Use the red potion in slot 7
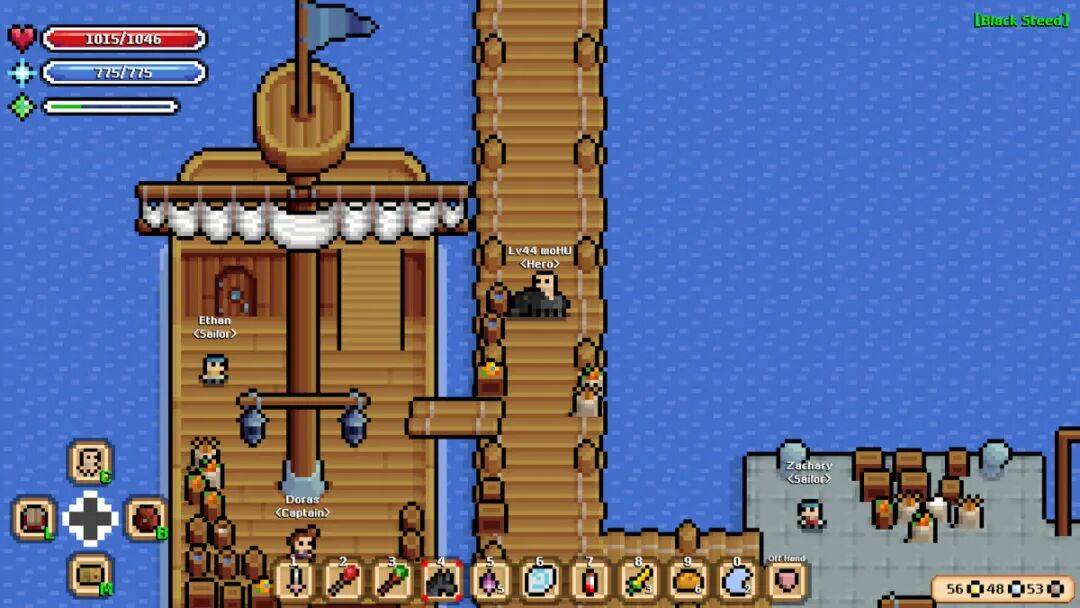The height and width of the screenshot is (608, 1080). (589, 581)
